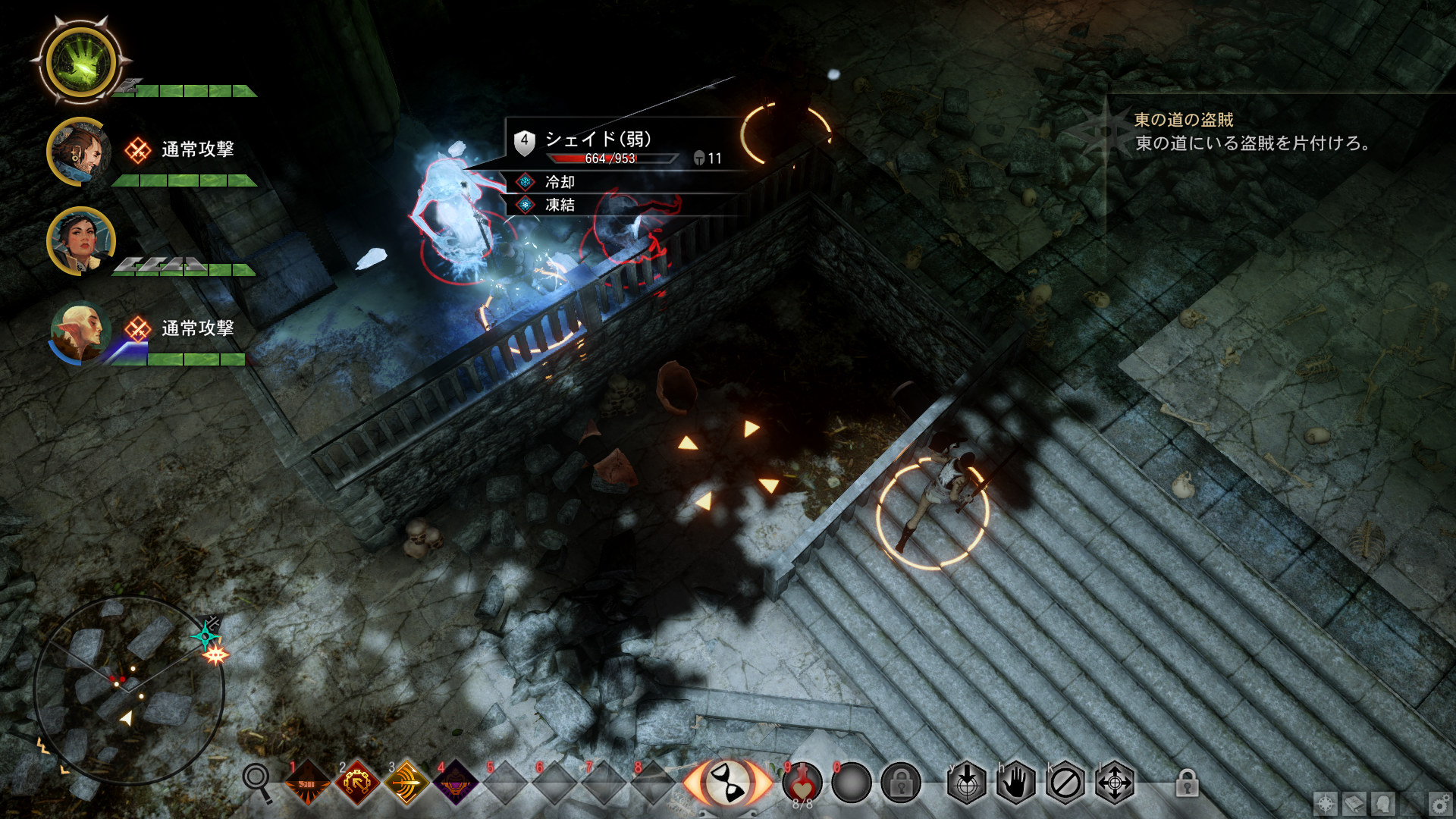Use the chained arrow ability in slot 2
The image size is (1456, 819).
[x=357, y=782]
